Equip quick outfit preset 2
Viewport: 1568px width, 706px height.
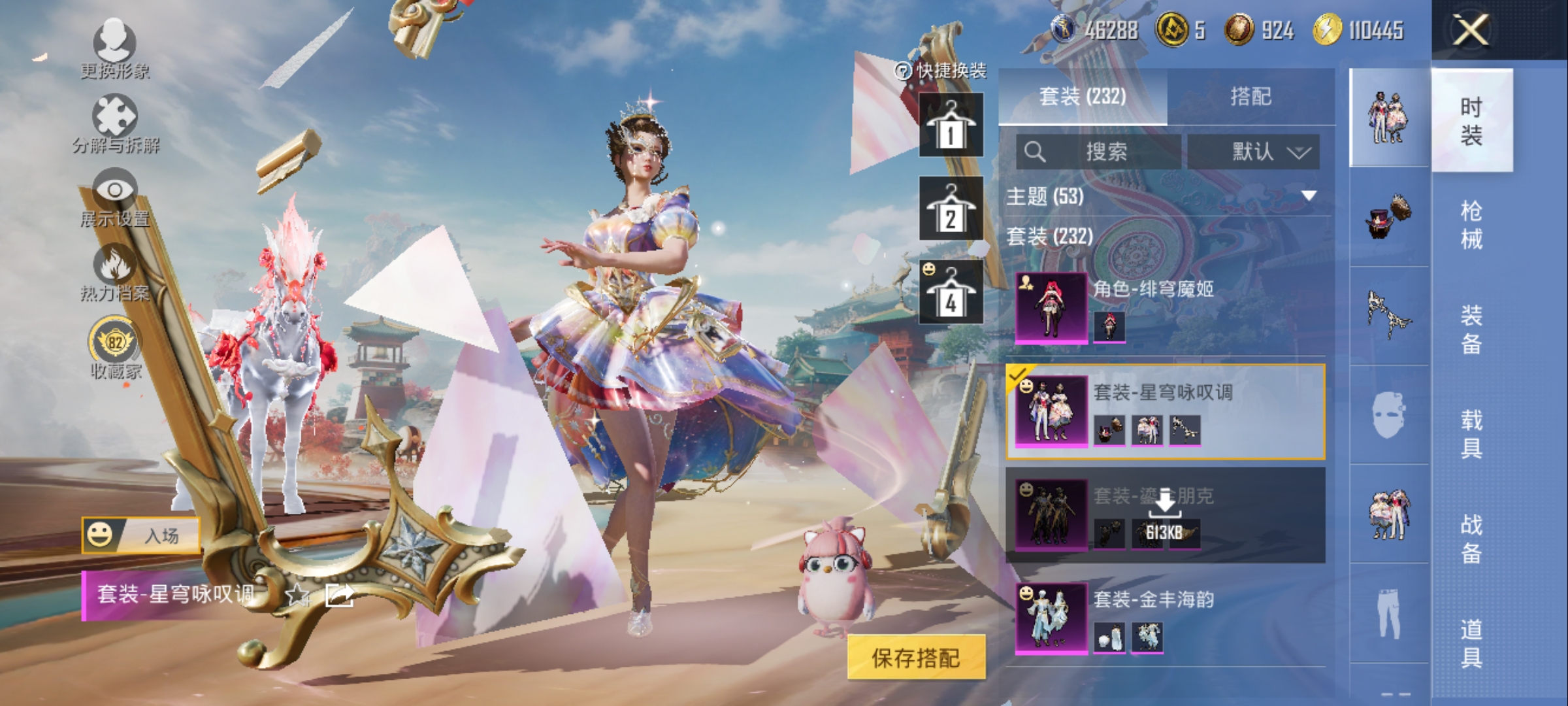click(x=951, y=209)
